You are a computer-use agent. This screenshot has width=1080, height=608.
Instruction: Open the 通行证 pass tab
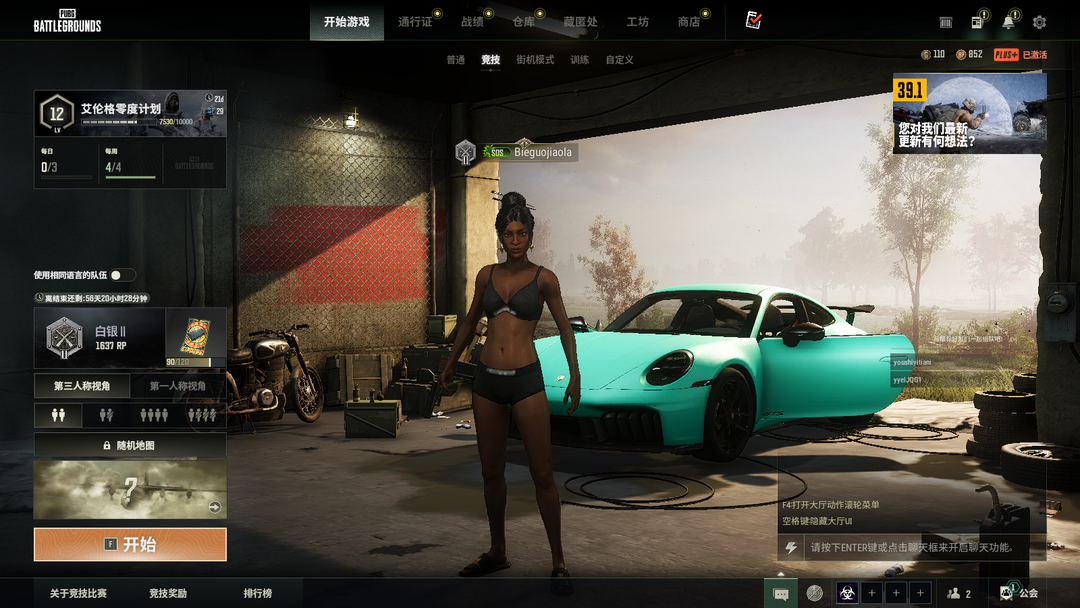[415, 22]
